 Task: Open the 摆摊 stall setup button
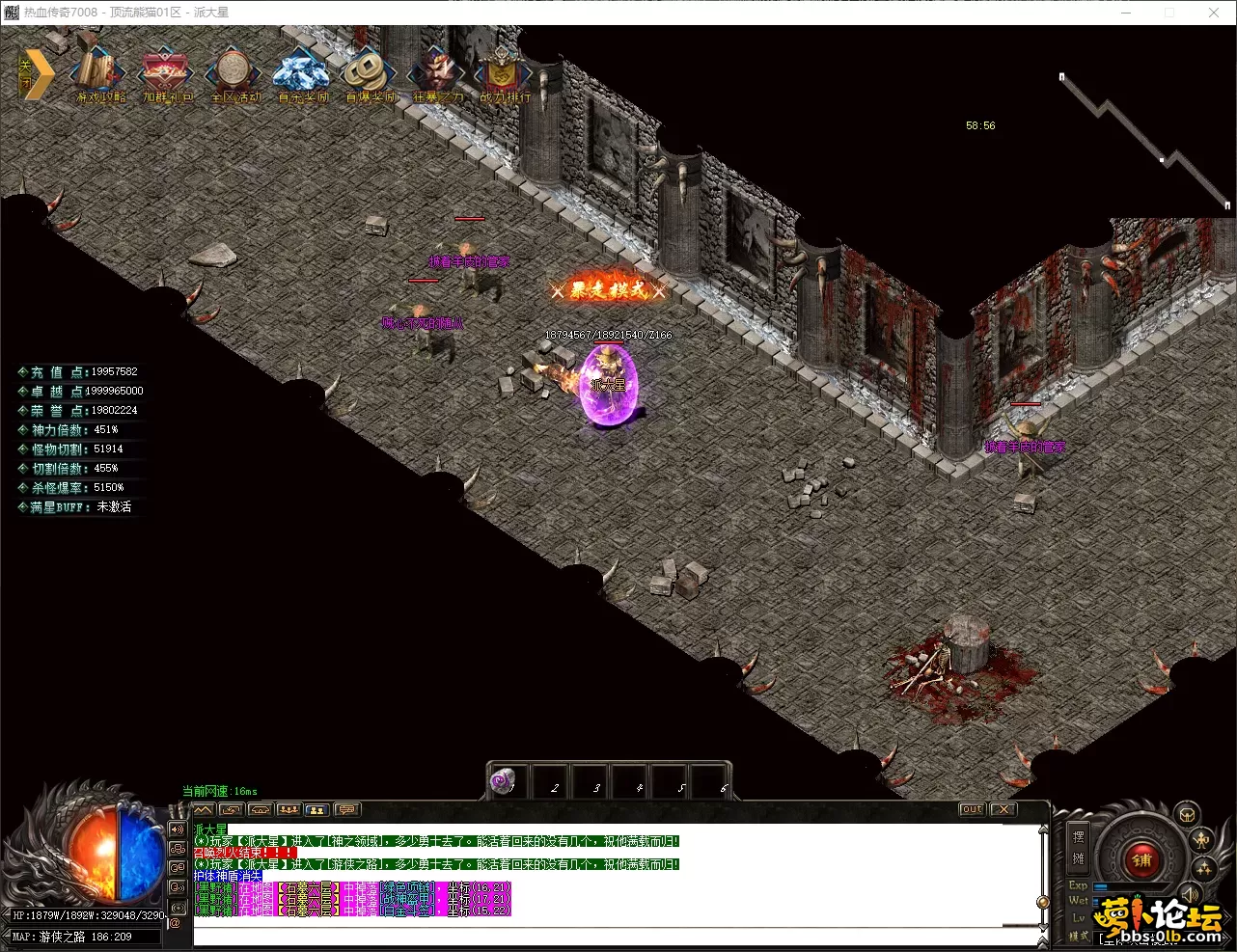point(1078,847)
